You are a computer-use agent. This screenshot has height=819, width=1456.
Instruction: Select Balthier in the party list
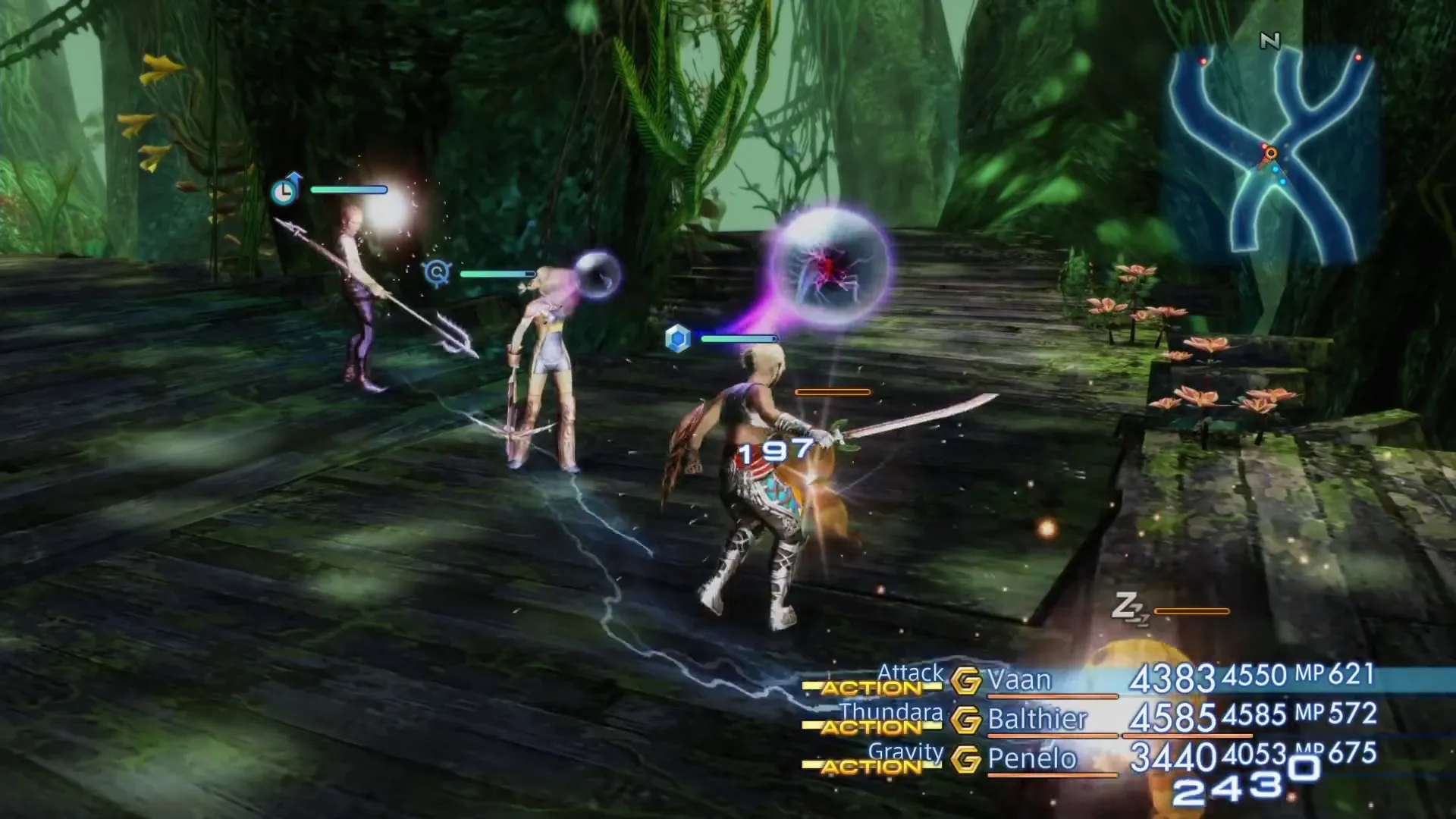(x=1037, y=719)
